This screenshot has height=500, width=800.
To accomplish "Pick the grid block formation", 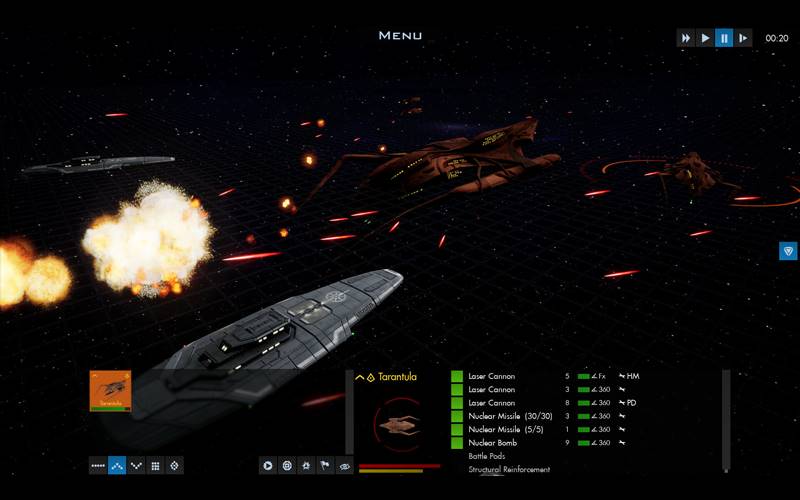I will (x=155, y=465).
